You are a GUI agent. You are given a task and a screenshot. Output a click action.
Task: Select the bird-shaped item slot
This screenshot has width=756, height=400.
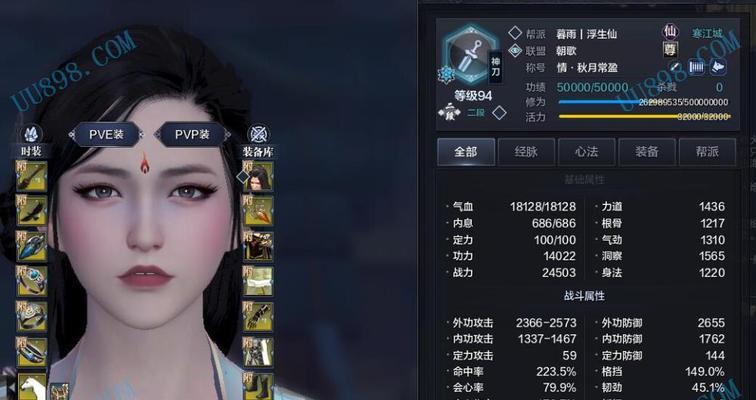coord(31,212)
